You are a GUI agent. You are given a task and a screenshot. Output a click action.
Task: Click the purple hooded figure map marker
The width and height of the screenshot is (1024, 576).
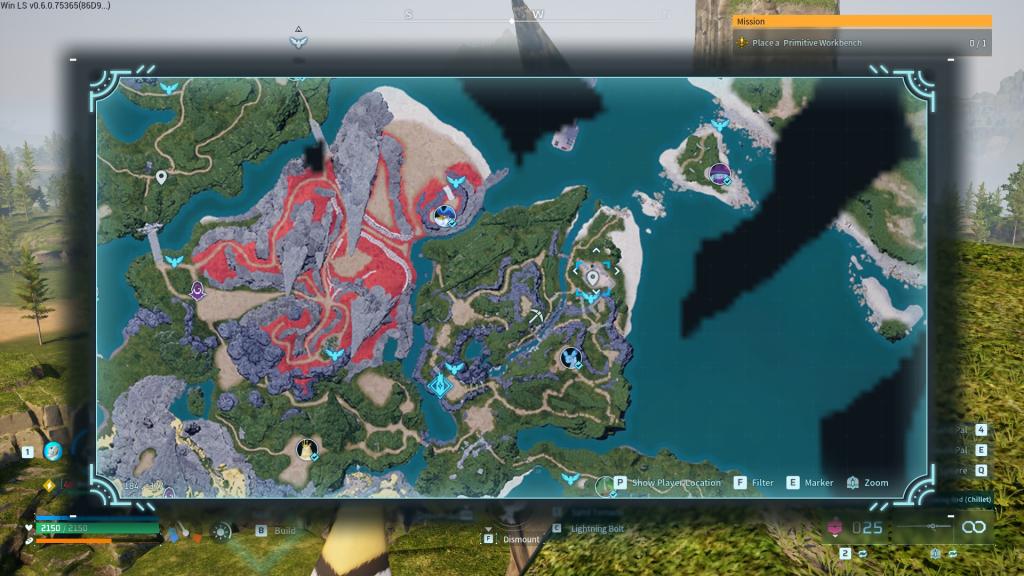point(198,290)
